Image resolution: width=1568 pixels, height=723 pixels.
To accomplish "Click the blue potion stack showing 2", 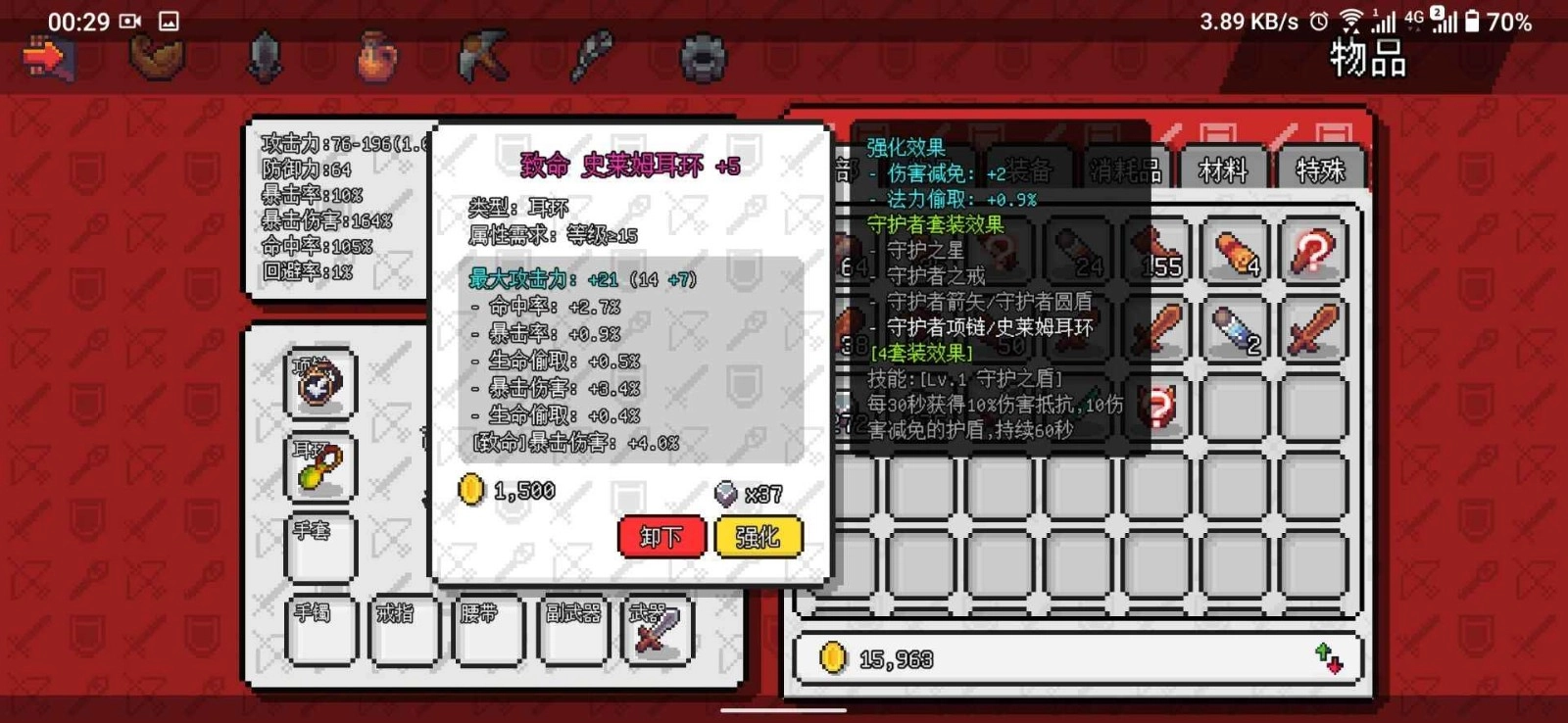I will point(1233,333).
